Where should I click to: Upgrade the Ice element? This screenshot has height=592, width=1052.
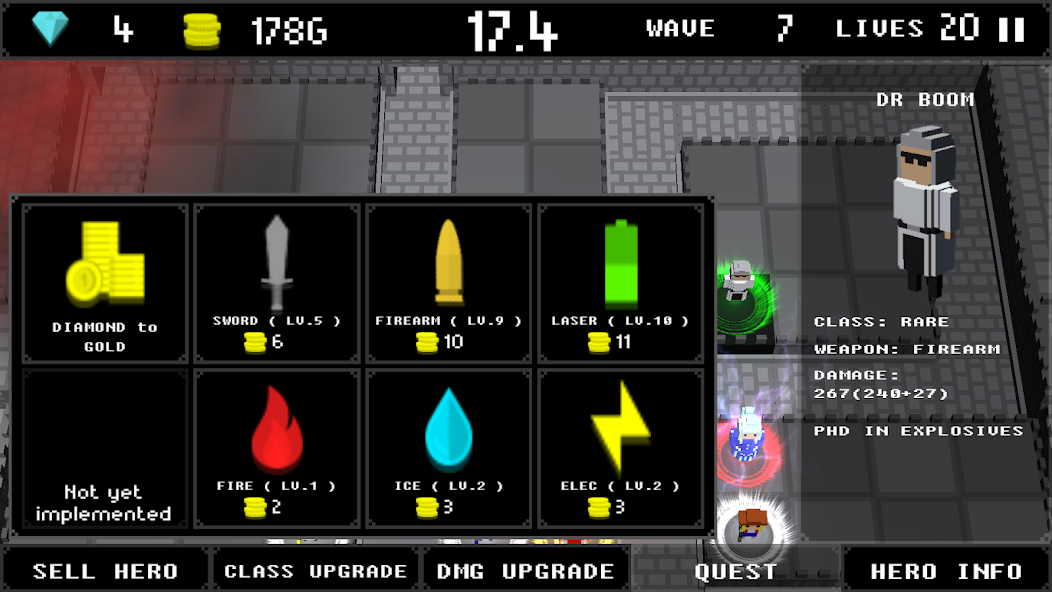coord(448,447)
